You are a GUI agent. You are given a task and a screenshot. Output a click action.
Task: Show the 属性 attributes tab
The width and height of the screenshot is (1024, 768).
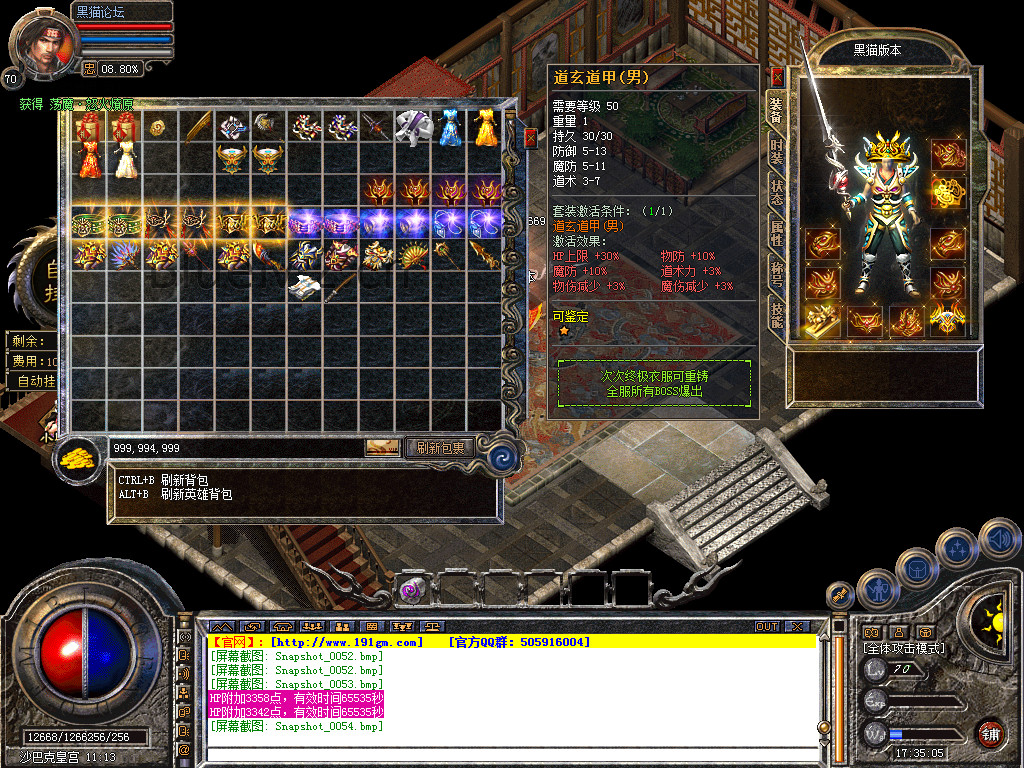click(776, 233)
